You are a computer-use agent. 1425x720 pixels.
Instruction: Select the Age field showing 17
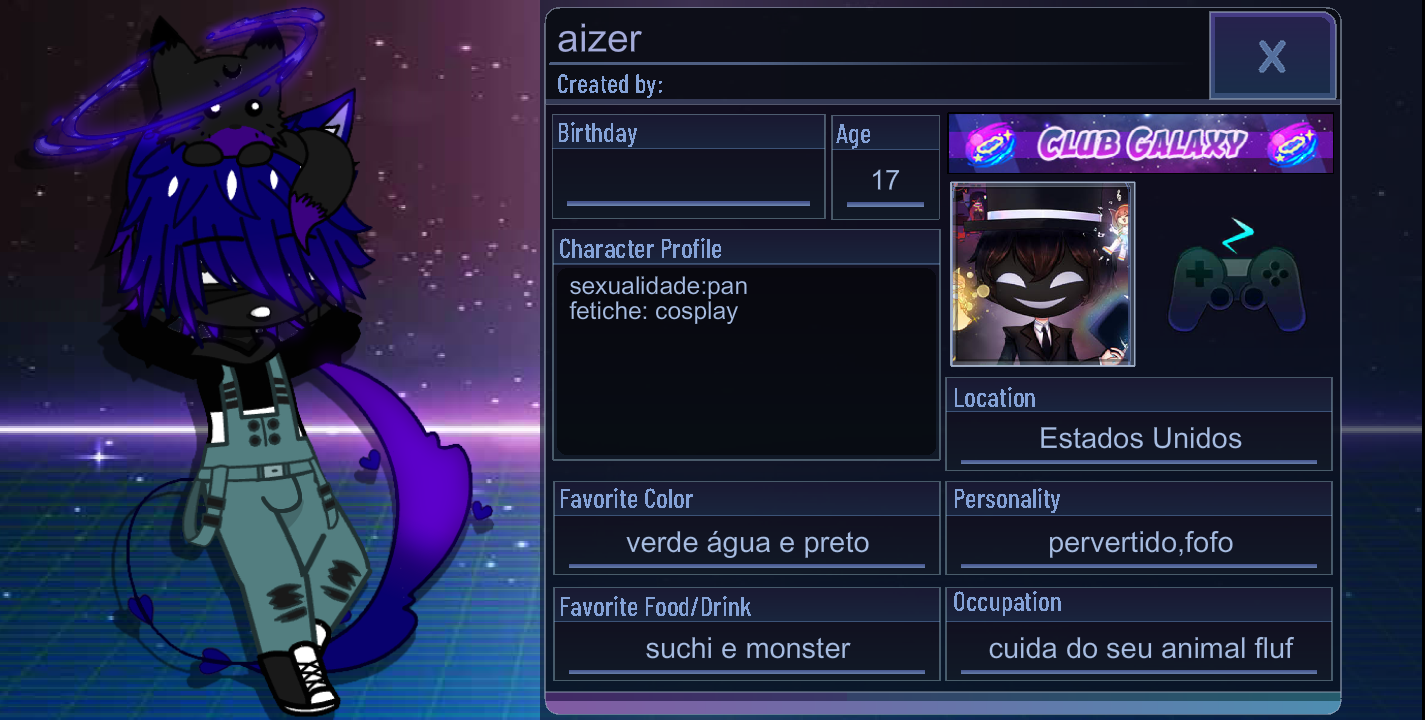[x=884, y=181]
